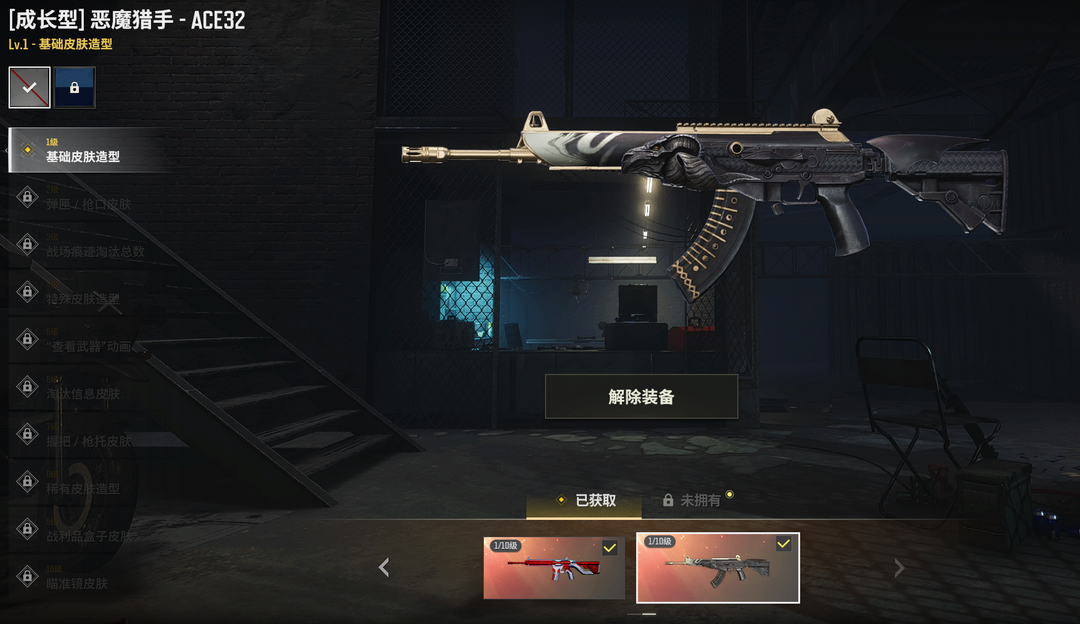
Task: Select the red rifle skin thumbnail
Action: coord(554,568)
